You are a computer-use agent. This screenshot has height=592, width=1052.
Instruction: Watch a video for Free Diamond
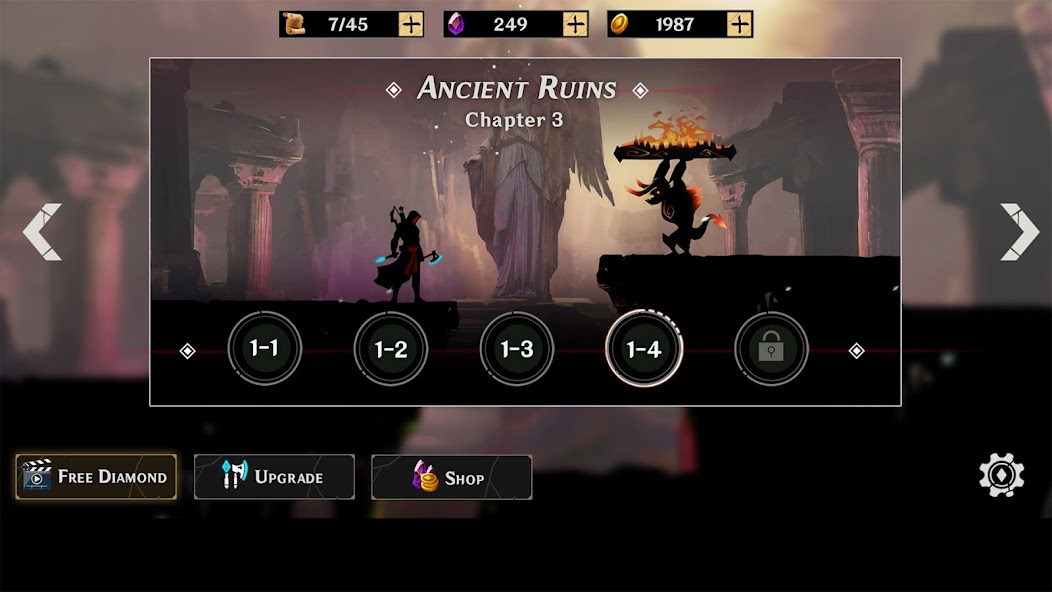point(96,477)
